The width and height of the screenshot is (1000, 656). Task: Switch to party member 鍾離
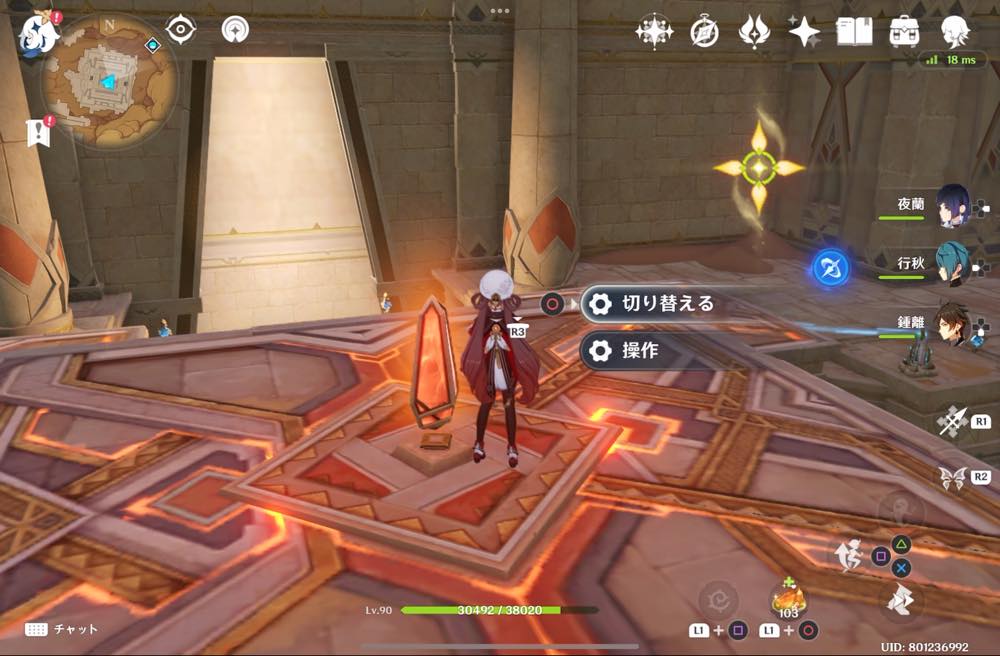pyautogui.click(x=952, y=325)
